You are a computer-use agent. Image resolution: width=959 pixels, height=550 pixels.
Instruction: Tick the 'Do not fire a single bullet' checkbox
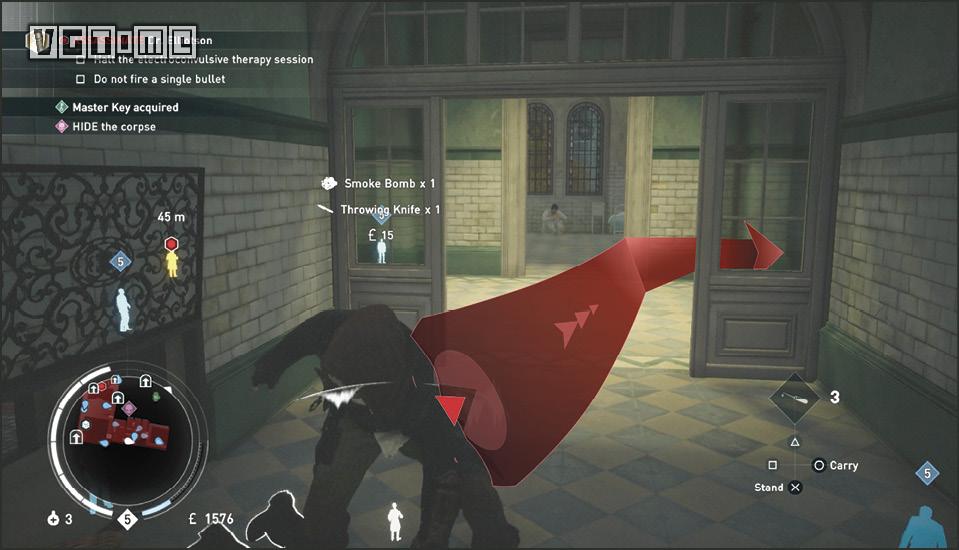pyautogui.click(x=81, y=79)
